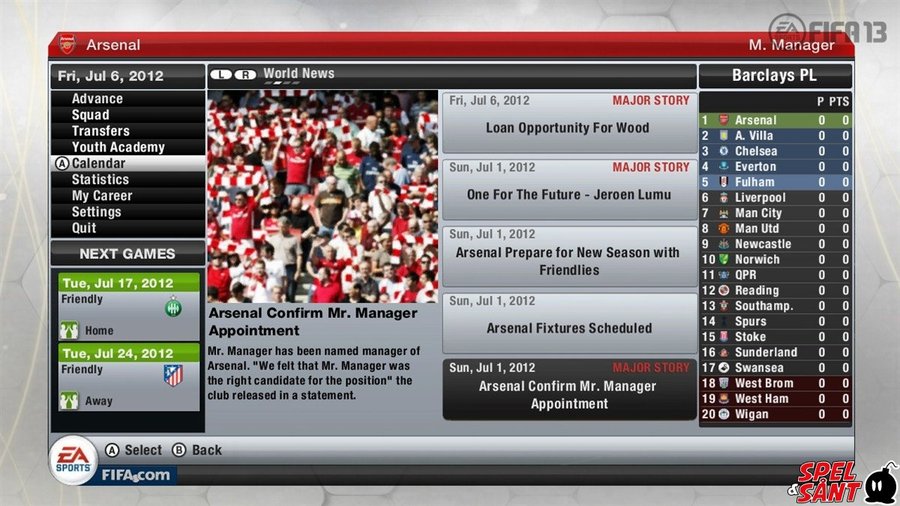
Task: Select Advance in the career menu
Action: click(97, 99)
